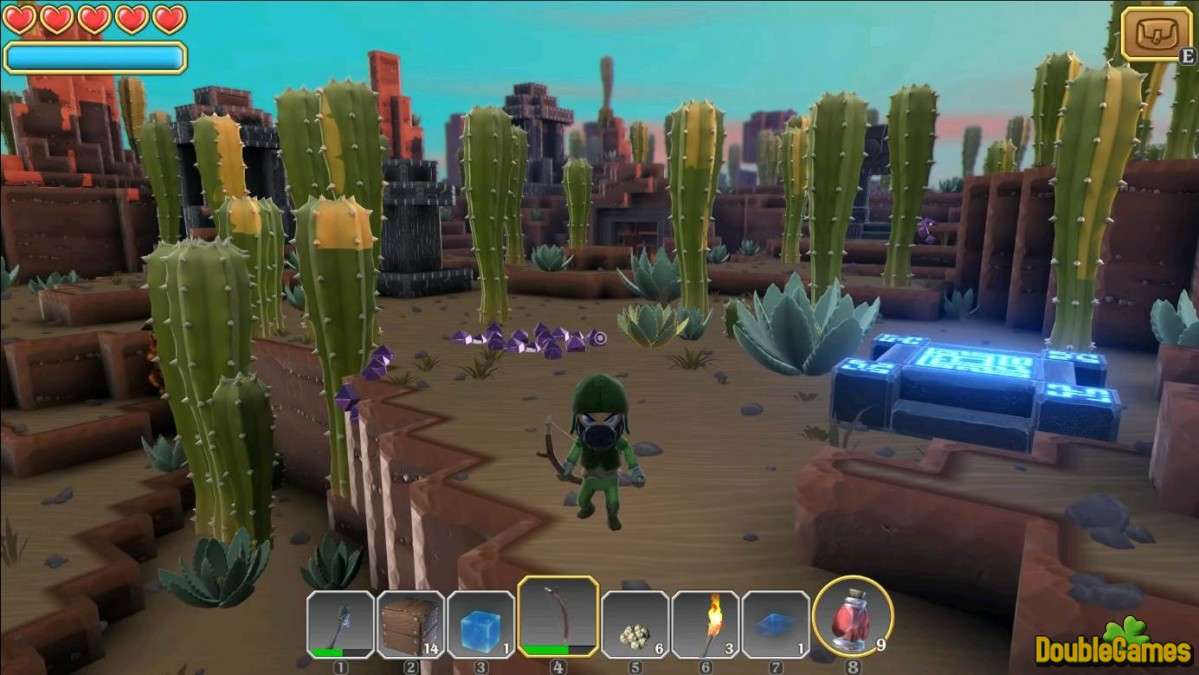Equip the bow in the highlighted slot
The image size is (1199, 675).
pyautogui.click(x=558, y=616)
